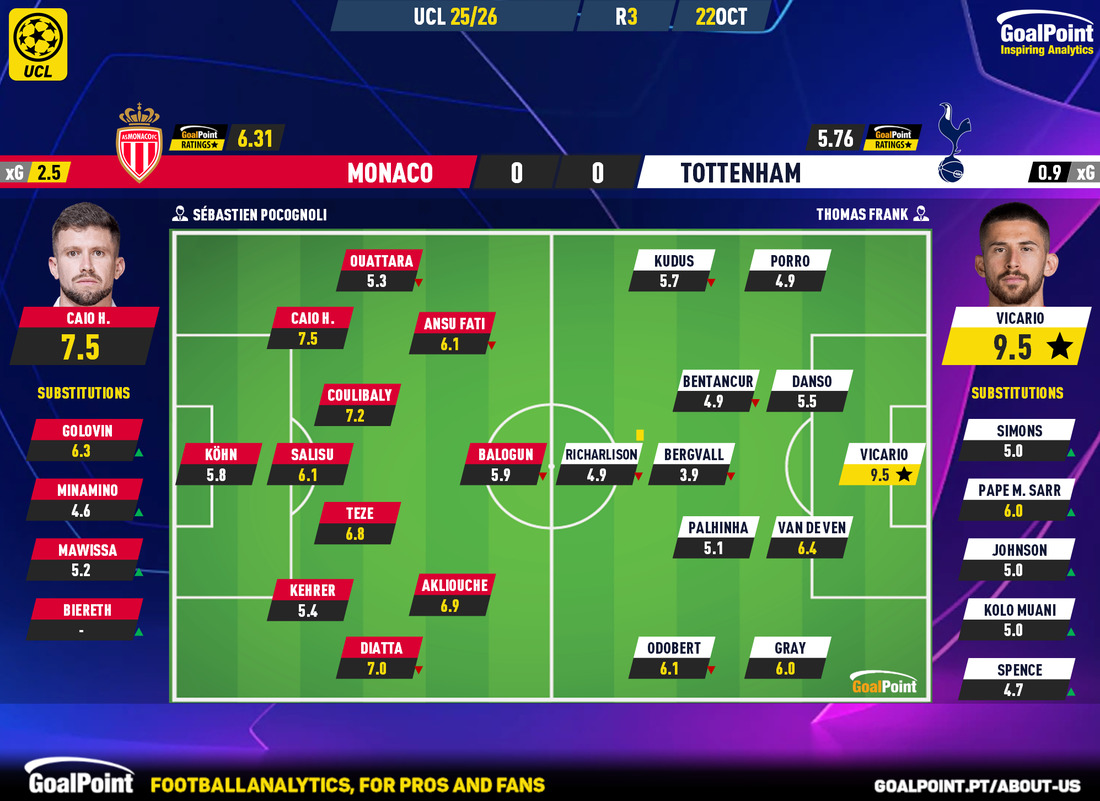Select the Caio H. portrait photo
This screenshot has height=801, width=1100.
[x=85, y=255]
